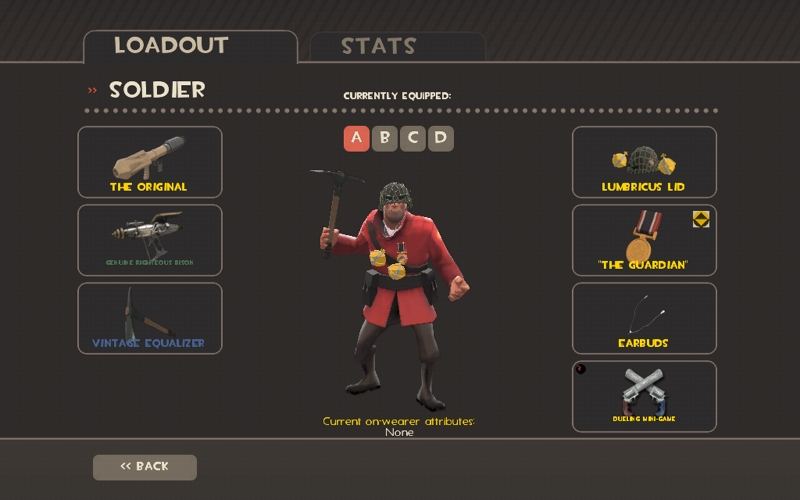
Task: Select loadout preset A
Action: (357, 138)
